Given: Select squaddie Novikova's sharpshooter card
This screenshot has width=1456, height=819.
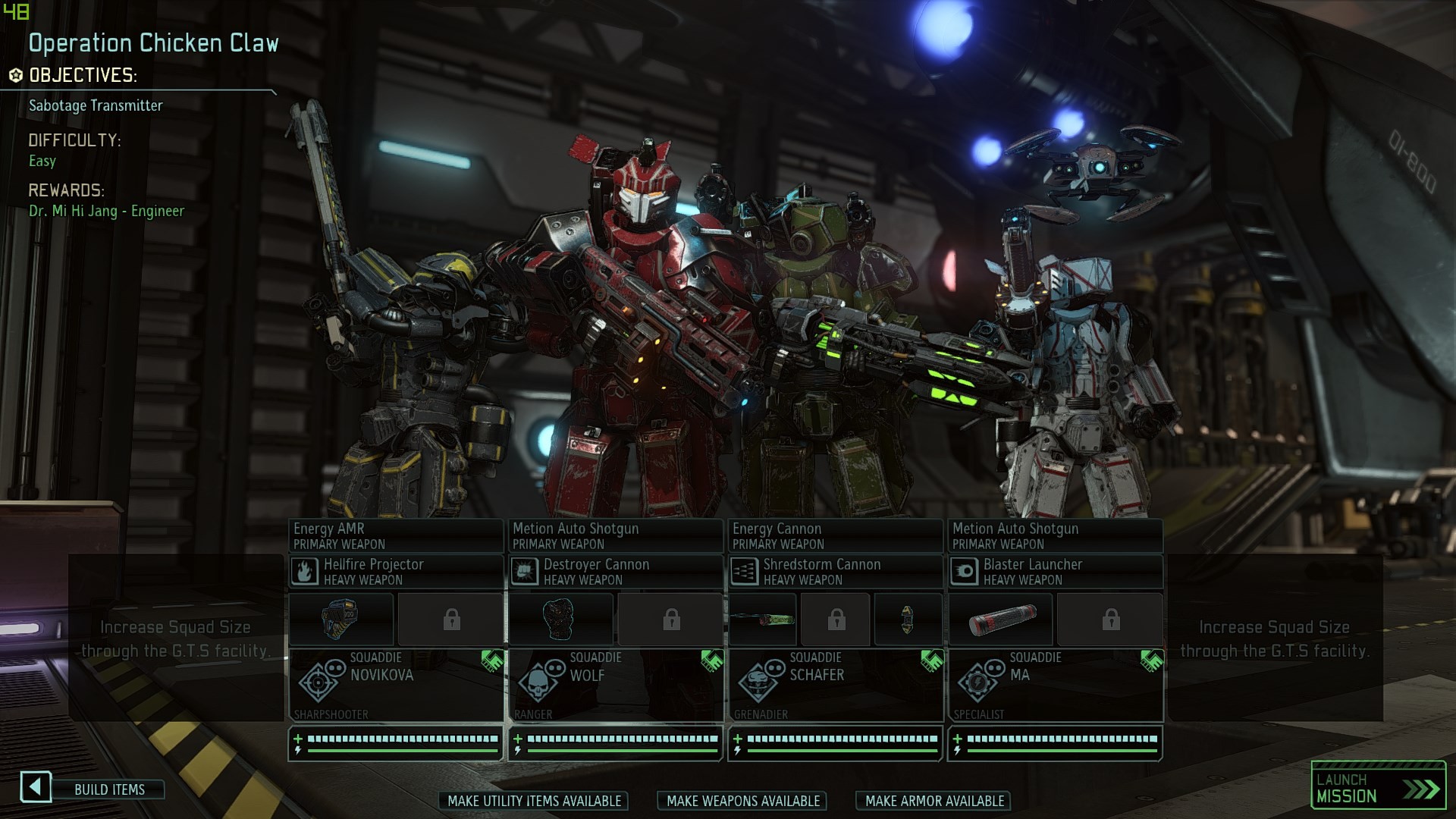Looking at the screenshot, I should (395, 685).
